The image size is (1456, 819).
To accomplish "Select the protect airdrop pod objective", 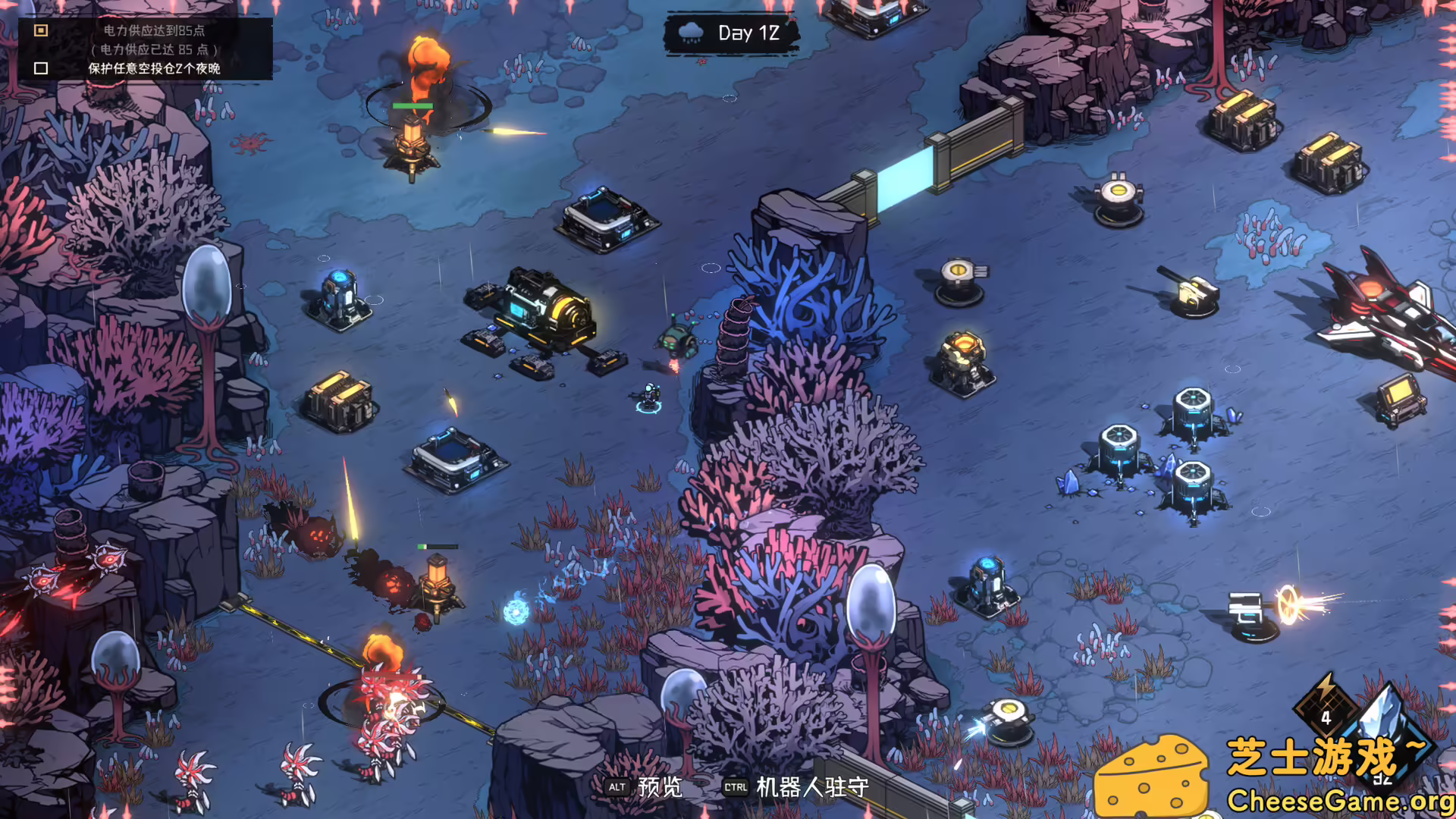I will click(153, 68).
